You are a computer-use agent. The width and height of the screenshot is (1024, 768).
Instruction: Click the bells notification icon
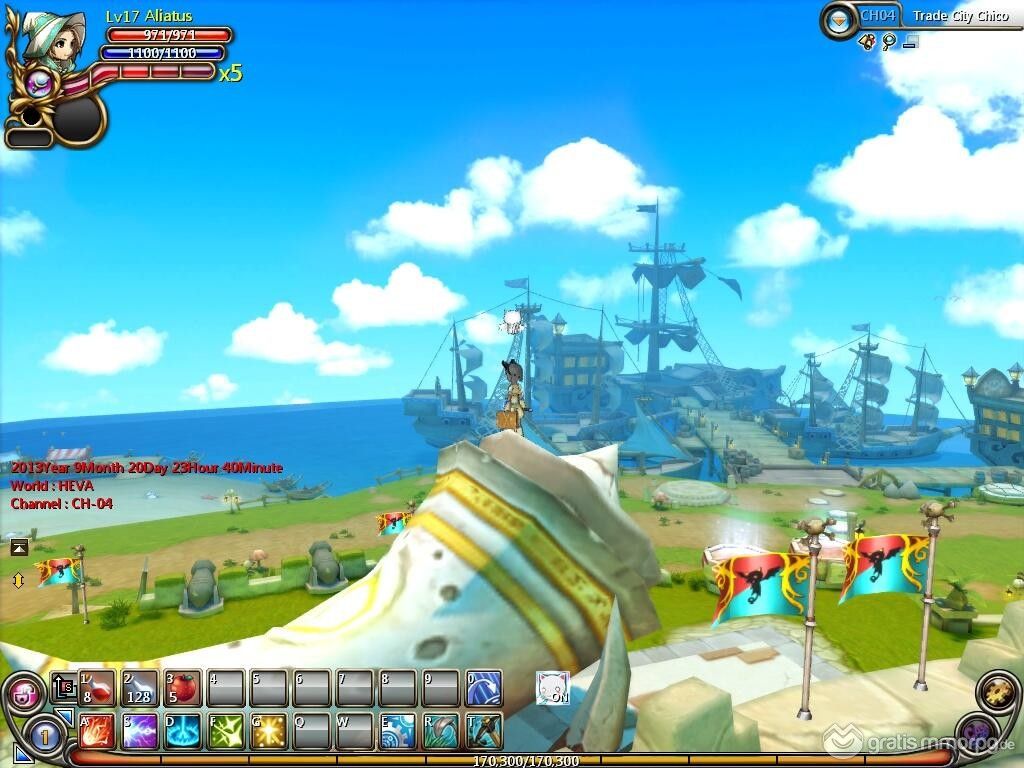(867, 41)
